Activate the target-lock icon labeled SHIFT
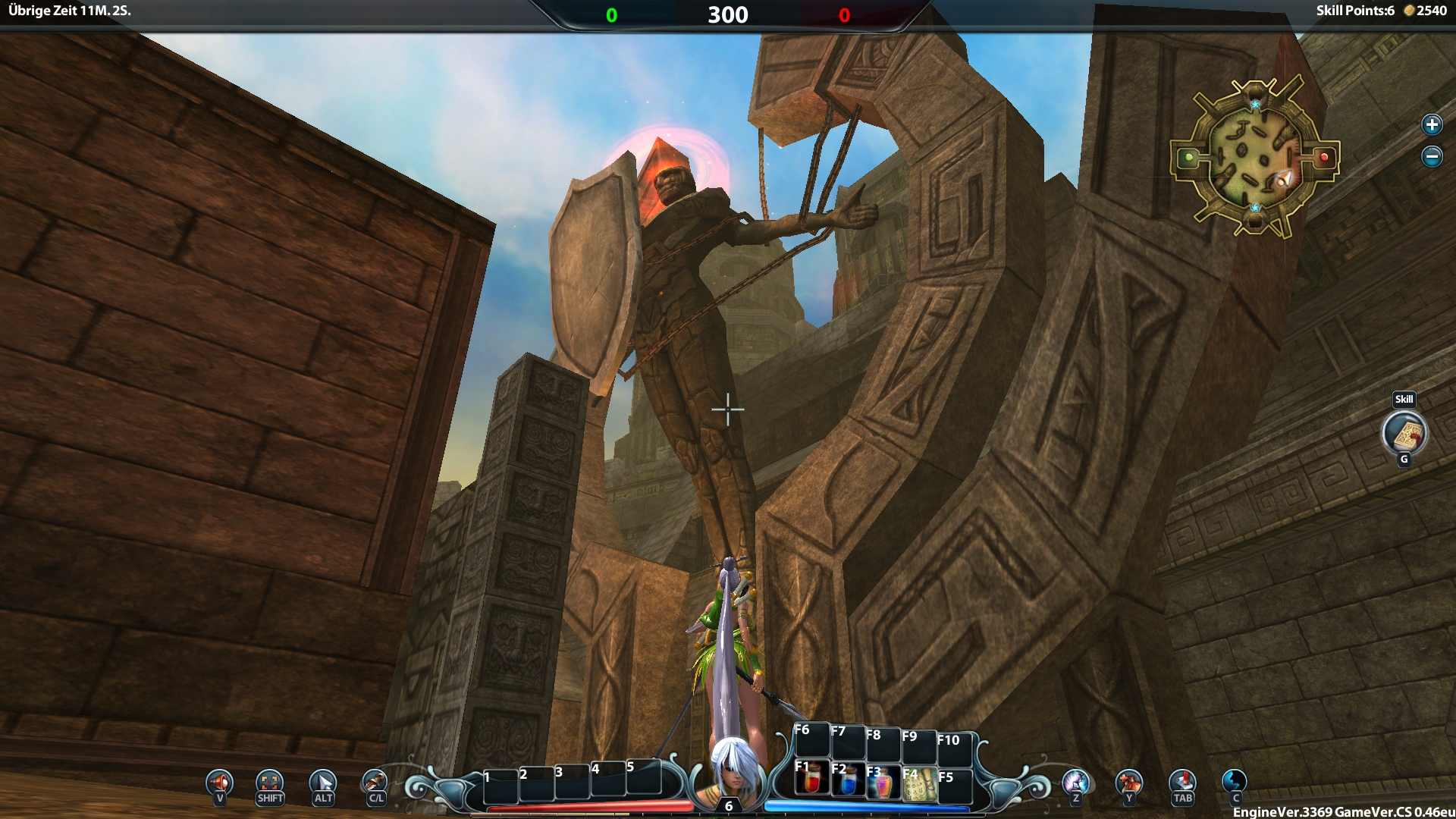1456x819 pixels. pos(270,782)
